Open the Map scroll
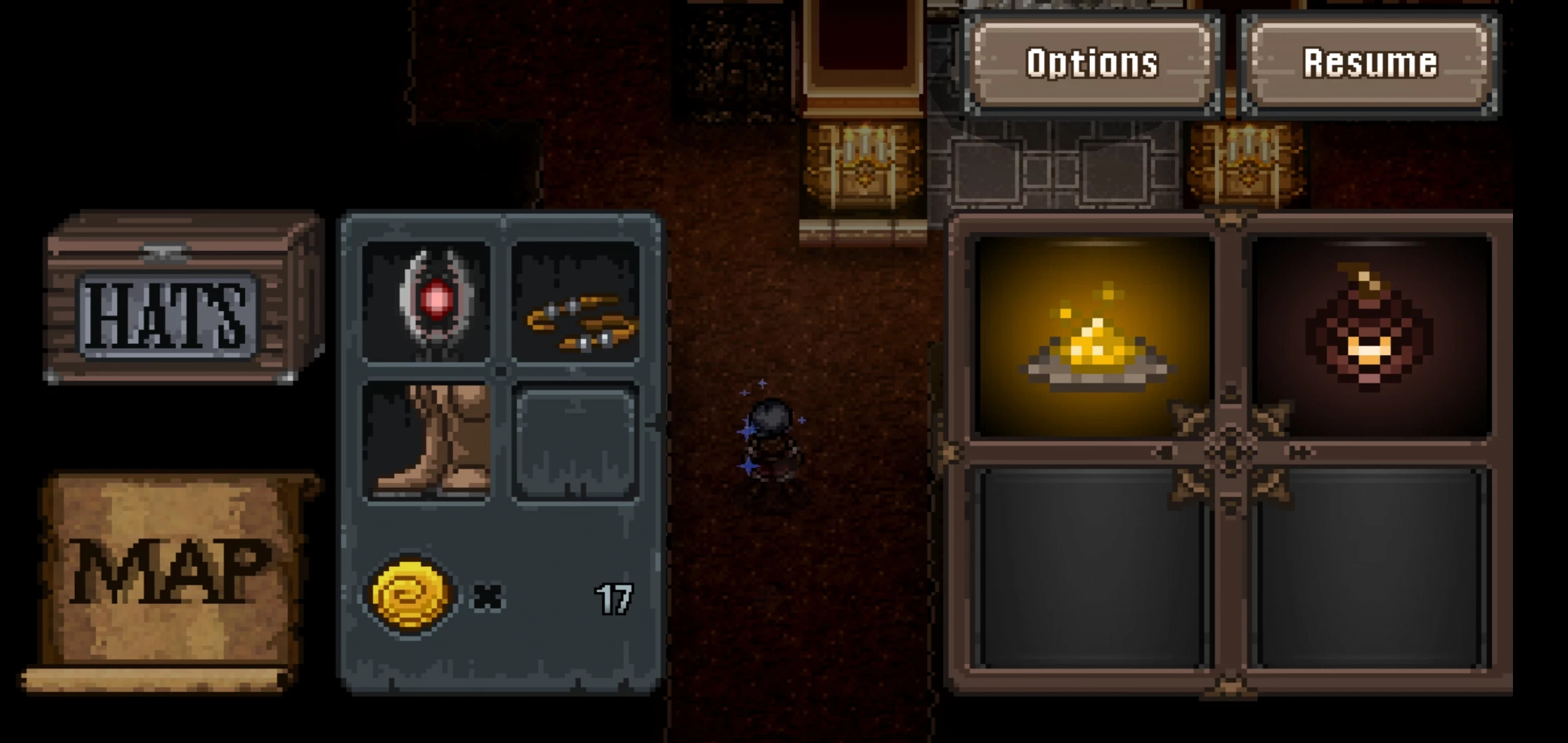The width and height of the screenshot is (1568, 743). click(x=168, y=574)
